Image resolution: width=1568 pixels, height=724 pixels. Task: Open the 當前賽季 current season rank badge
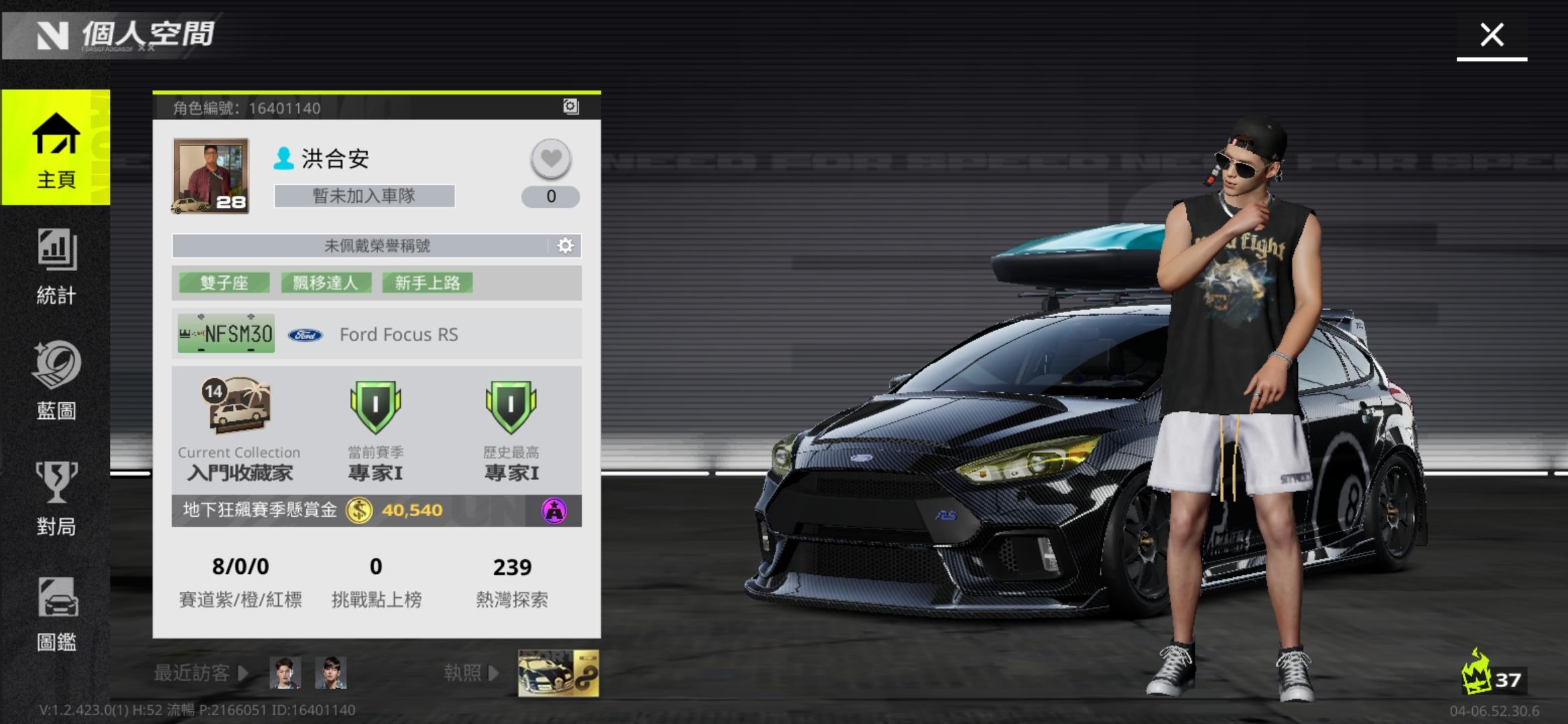[x=375, y=406]
